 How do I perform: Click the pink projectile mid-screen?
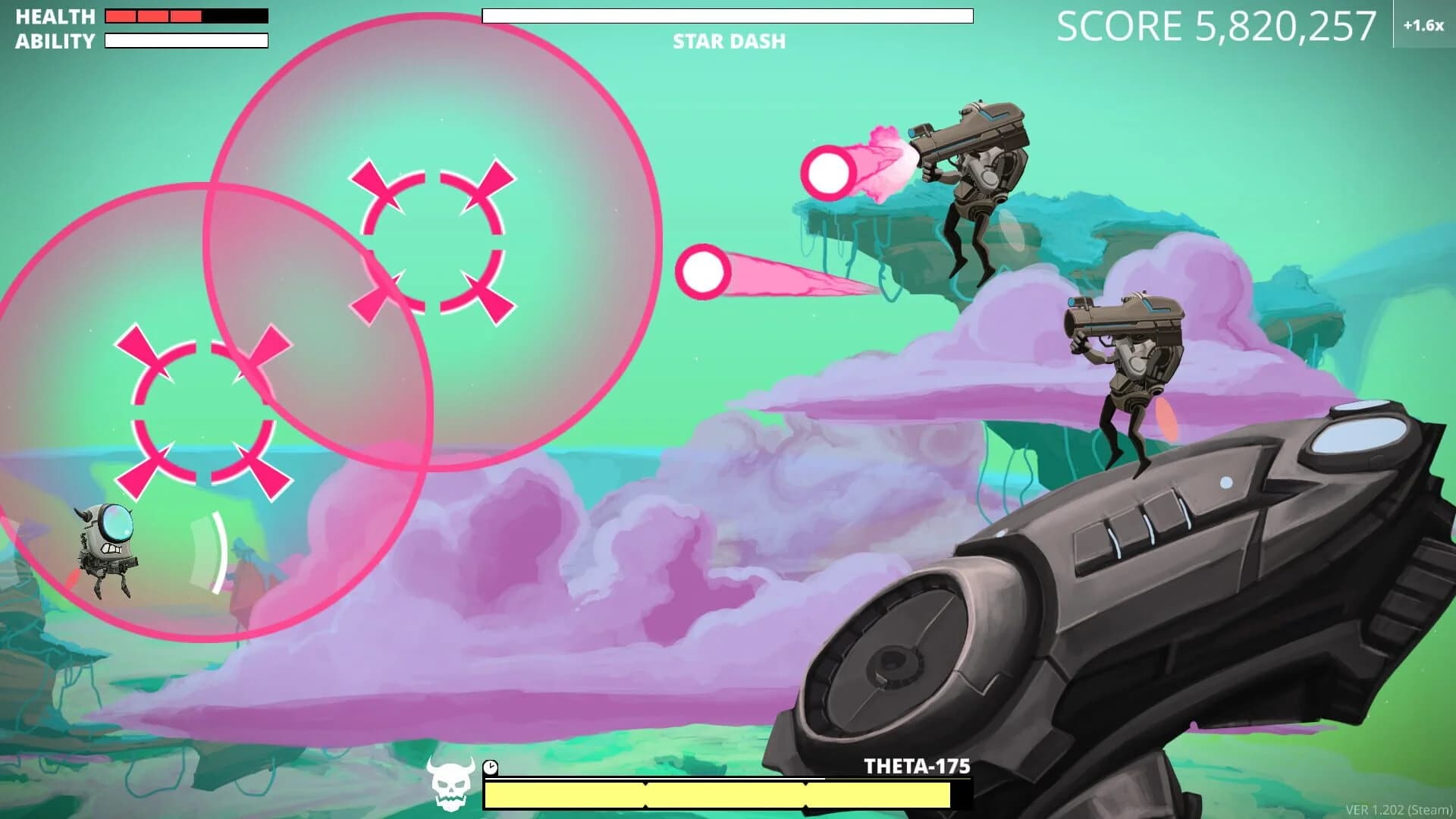[x=705, y=271]
